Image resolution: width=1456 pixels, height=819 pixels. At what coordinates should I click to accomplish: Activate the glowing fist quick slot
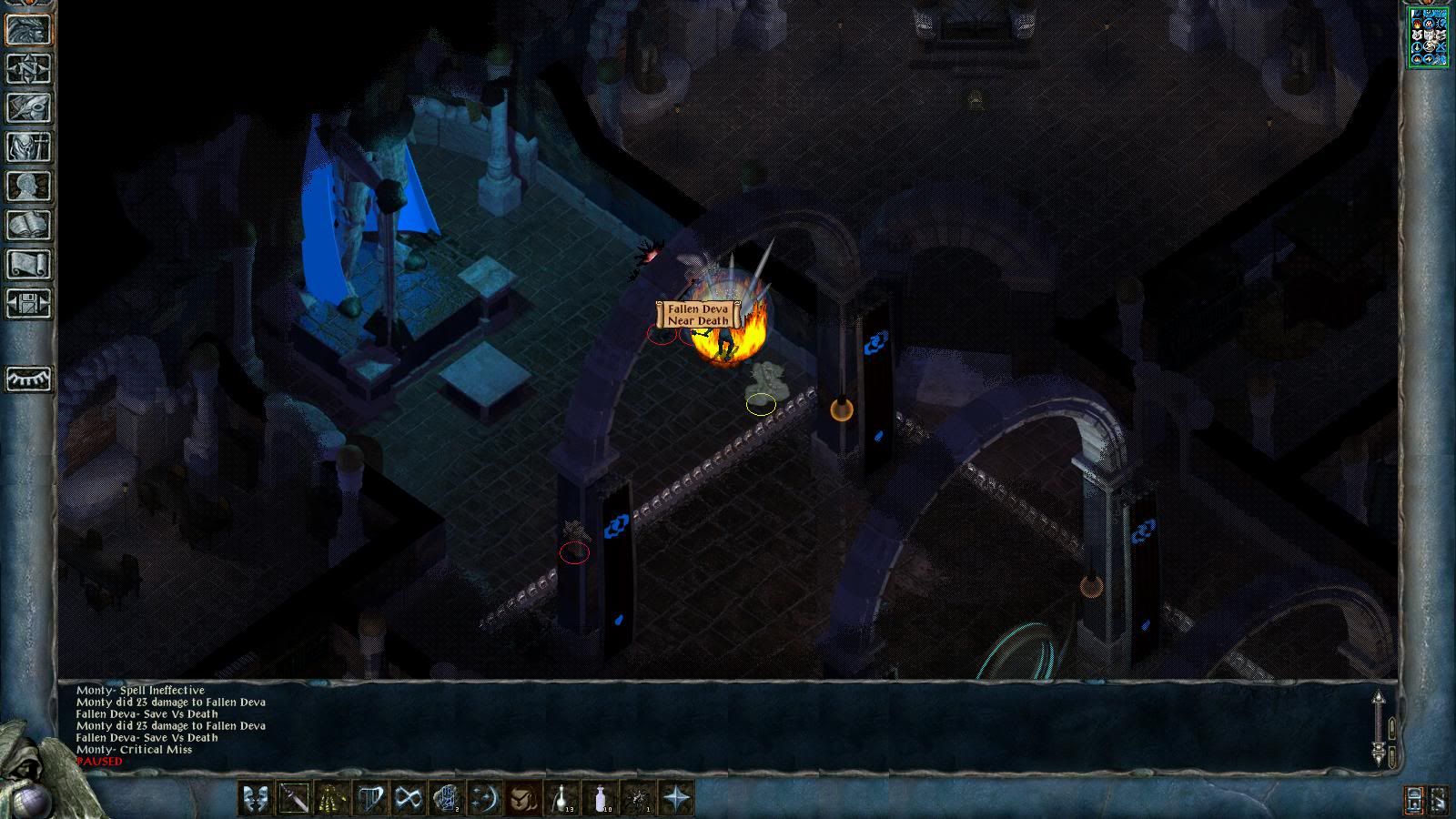(447, 799)
